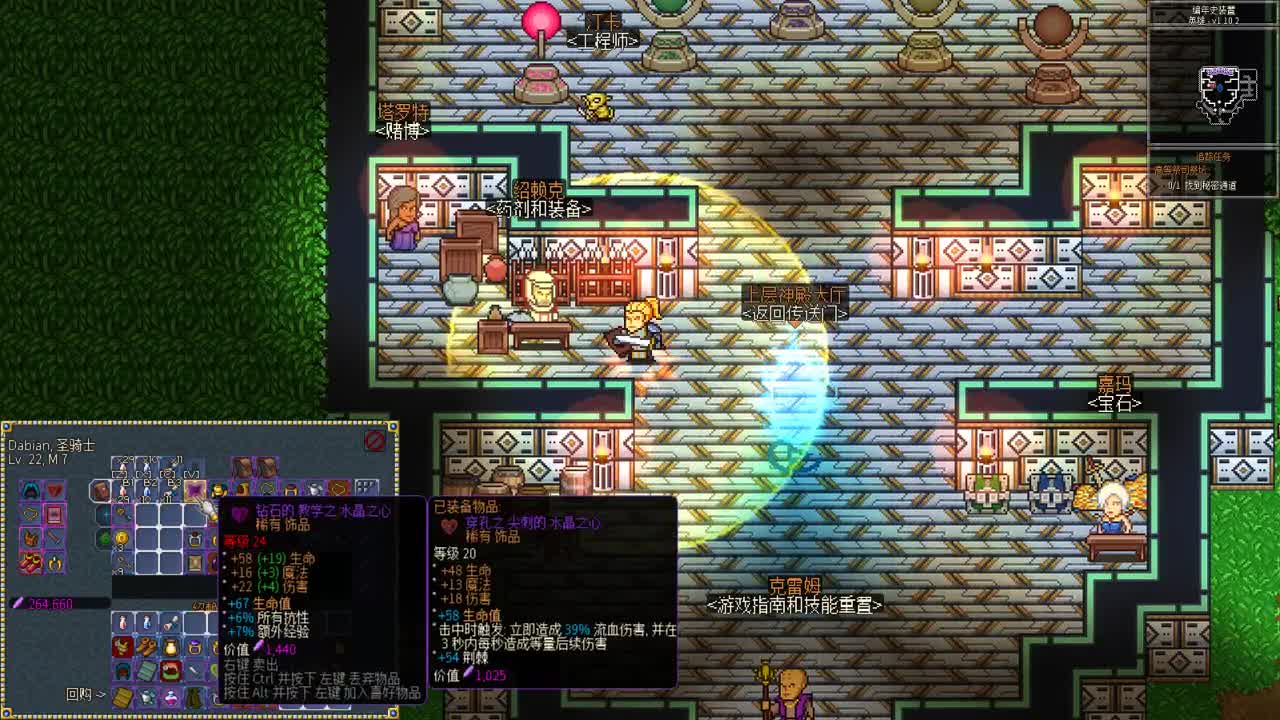Screen dimensions: 1280x720
Task: Click the purple crystal currency icon beside 264,660
Action: (19, 600)
